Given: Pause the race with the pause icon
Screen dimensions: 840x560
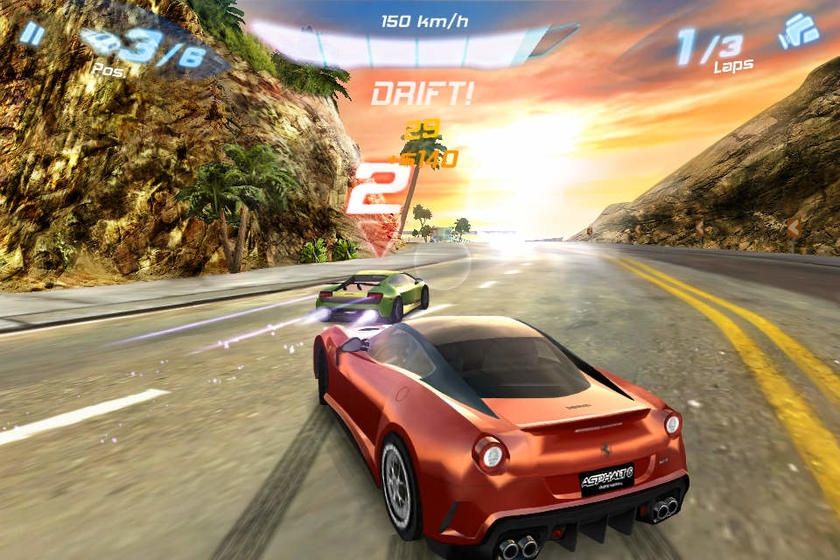Looking at the screenshot, I should pos(32,34).
